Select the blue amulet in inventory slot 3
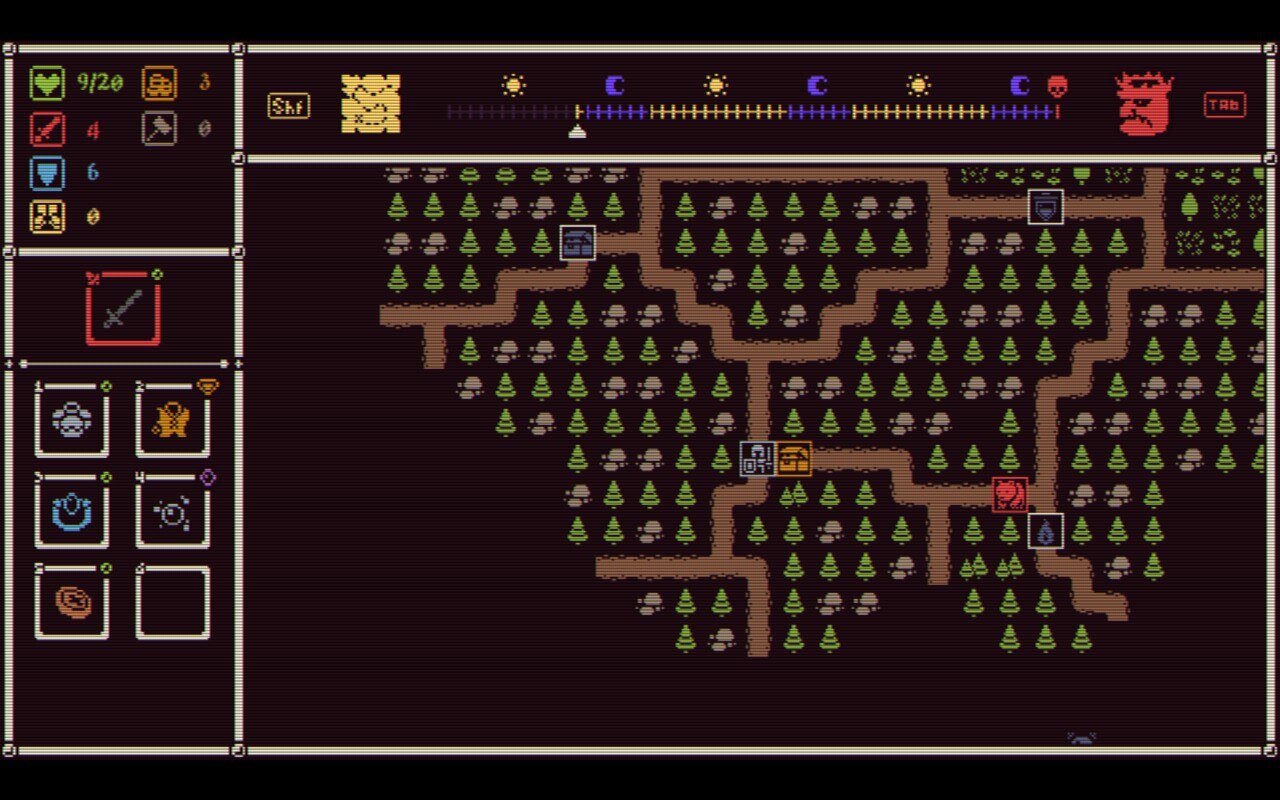This screenshot has width=1280, height=800. click(70, 513)
